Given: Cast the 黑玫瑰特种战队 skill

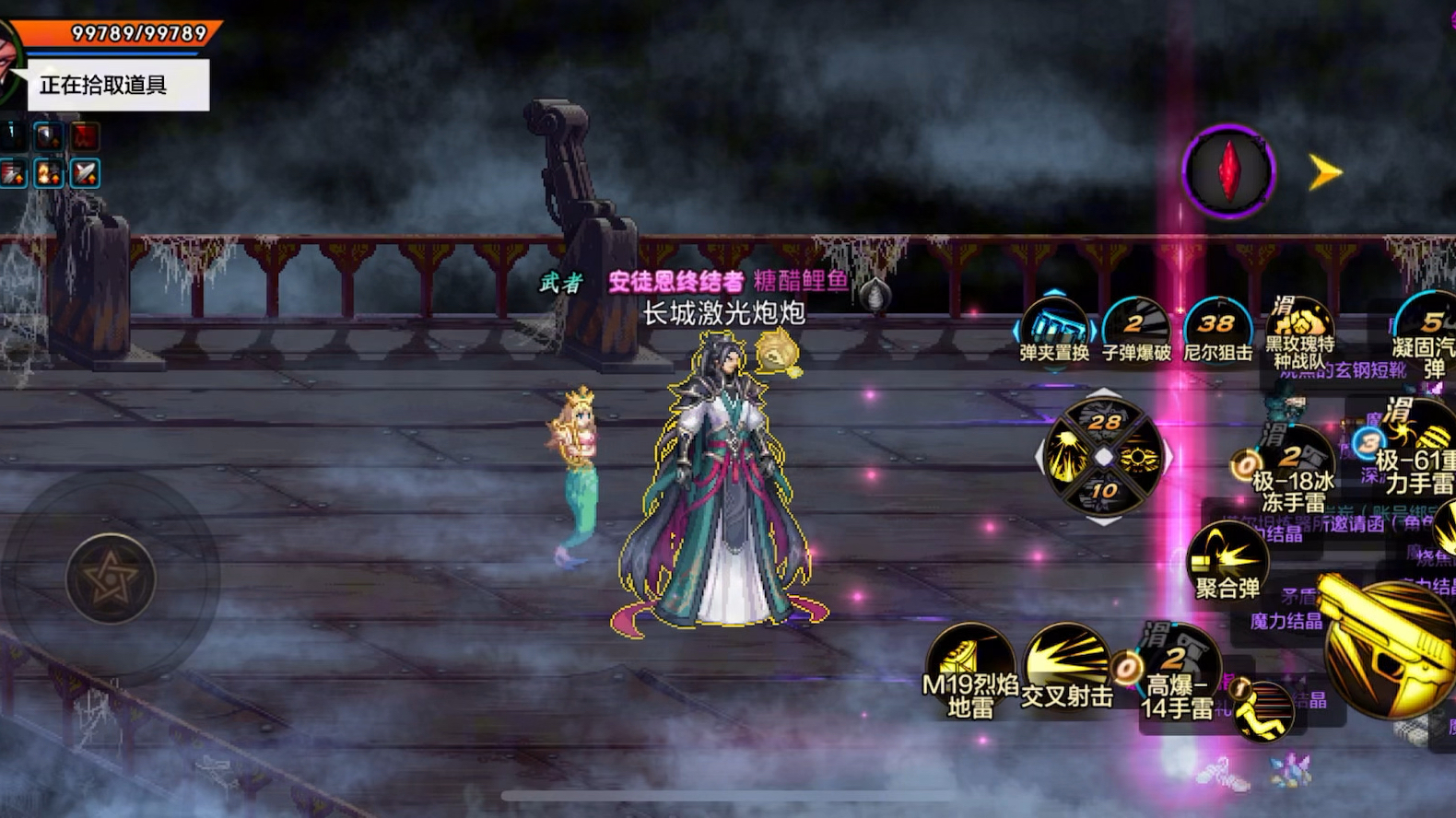Looking at the screenshot, I should coord(1298,329).
